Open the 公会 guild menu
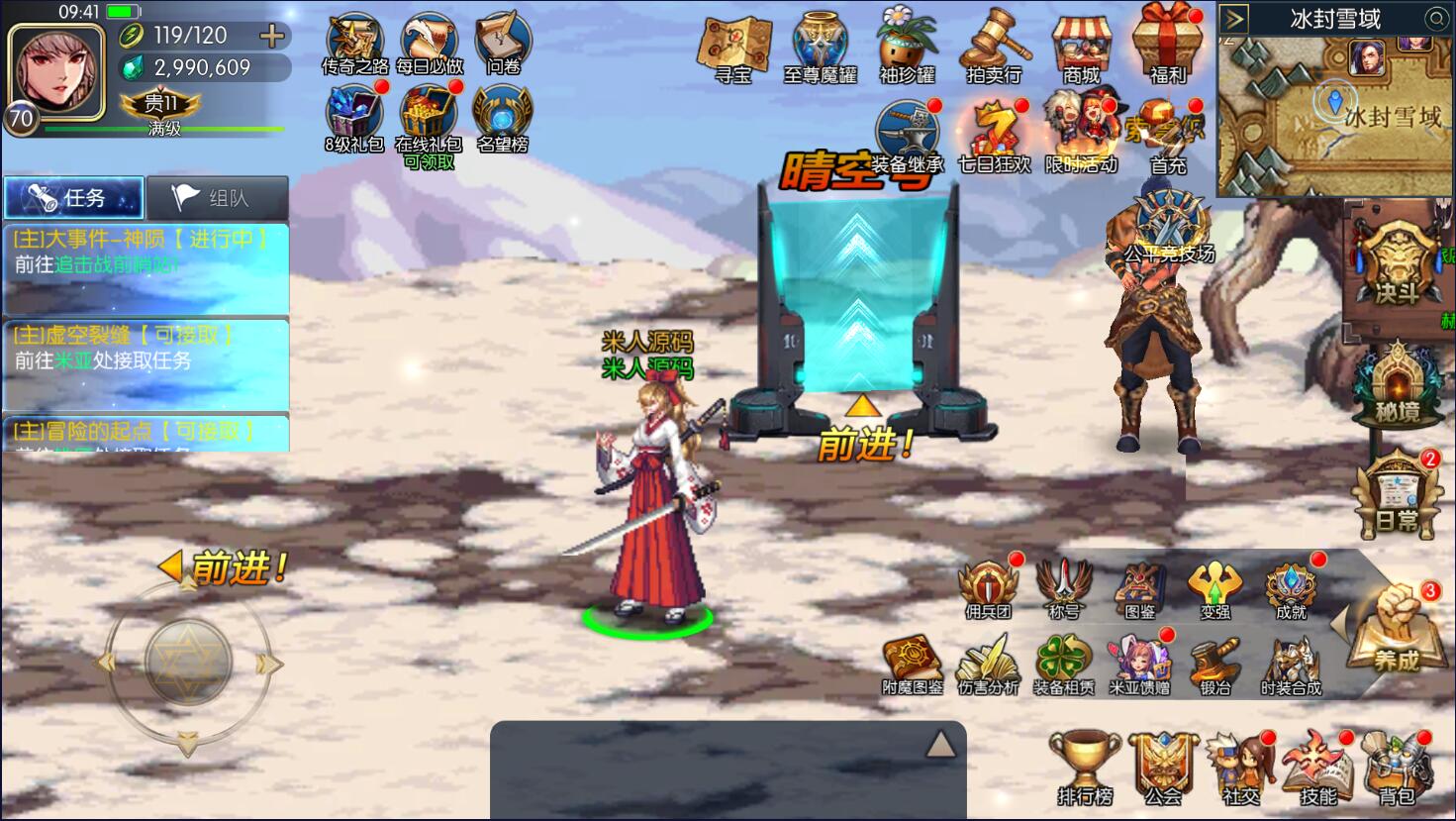Viewport: 1456px width, 821px height. 1163,769
